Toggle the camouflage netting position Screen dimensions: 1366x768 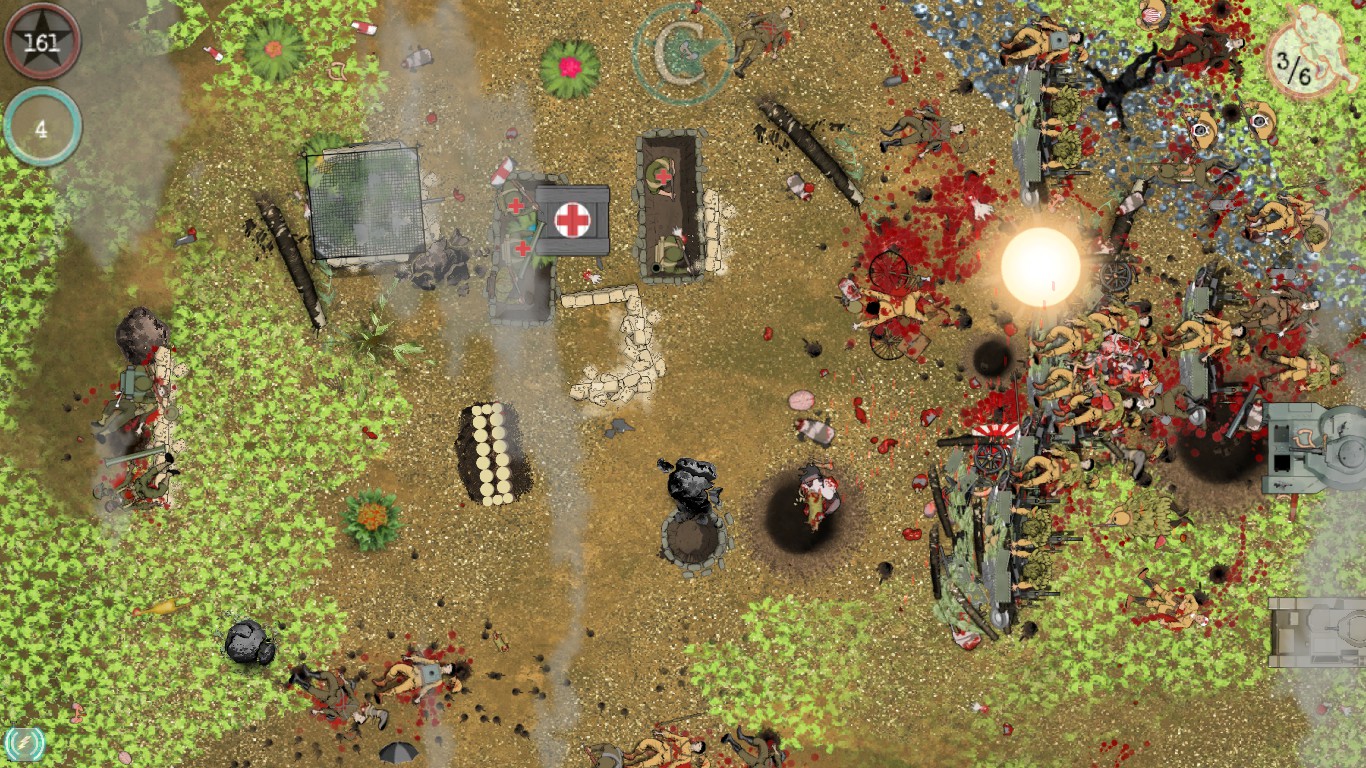tap(365, 205)
